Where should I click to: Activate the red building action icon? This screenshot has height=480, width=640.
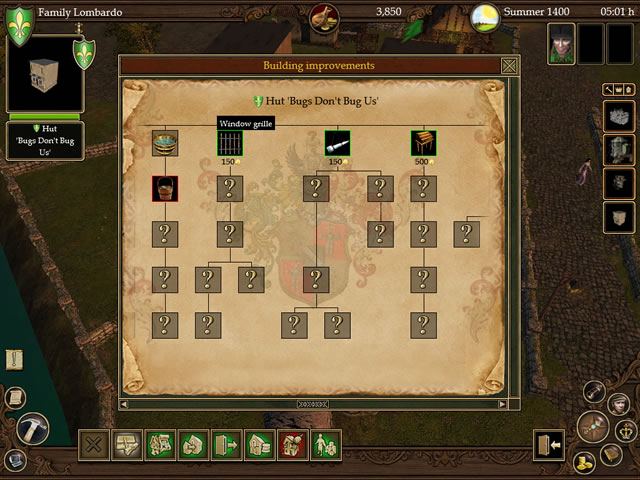pos(293,445)
